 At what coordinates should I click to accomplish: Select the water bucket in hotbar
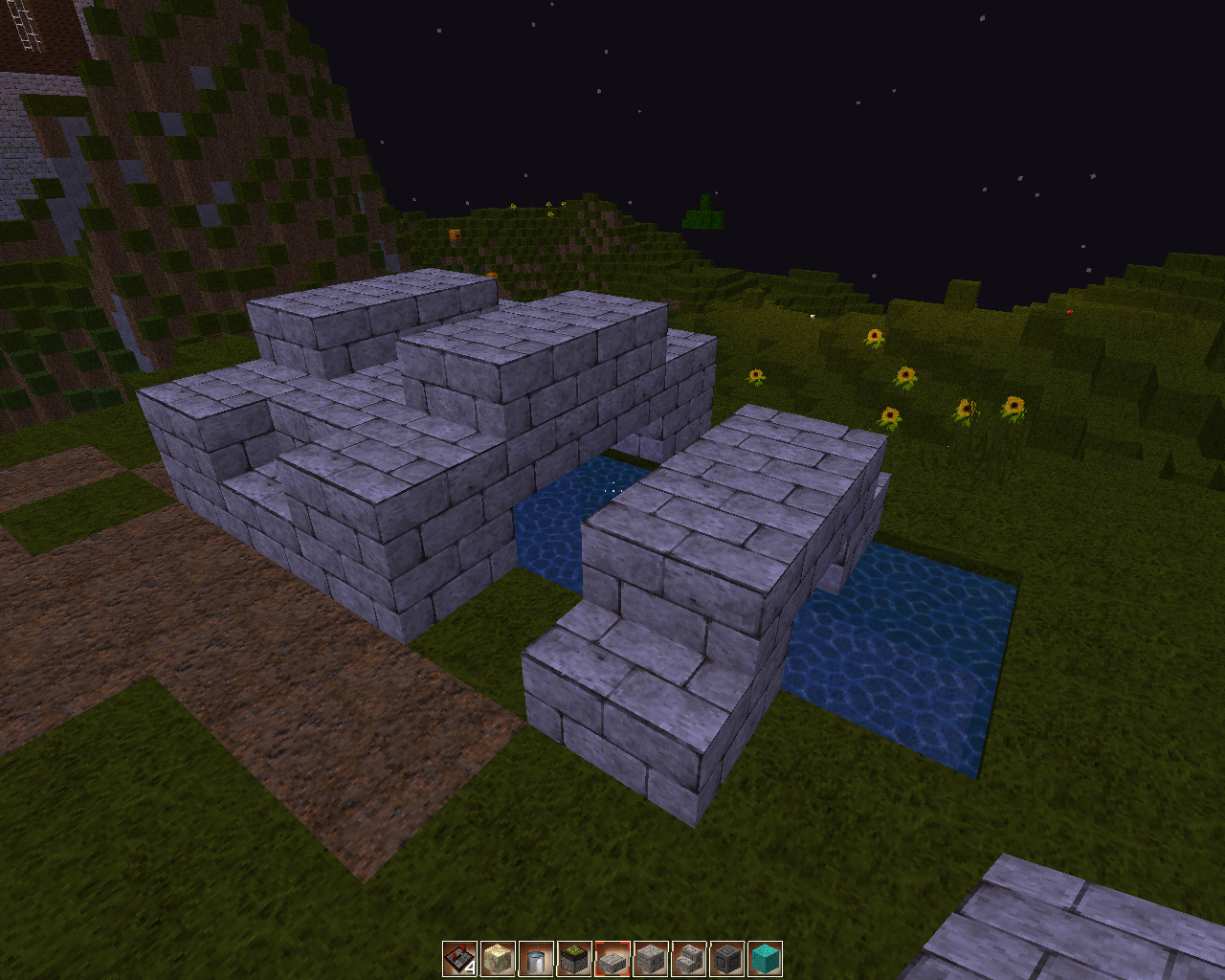(536, 958)
